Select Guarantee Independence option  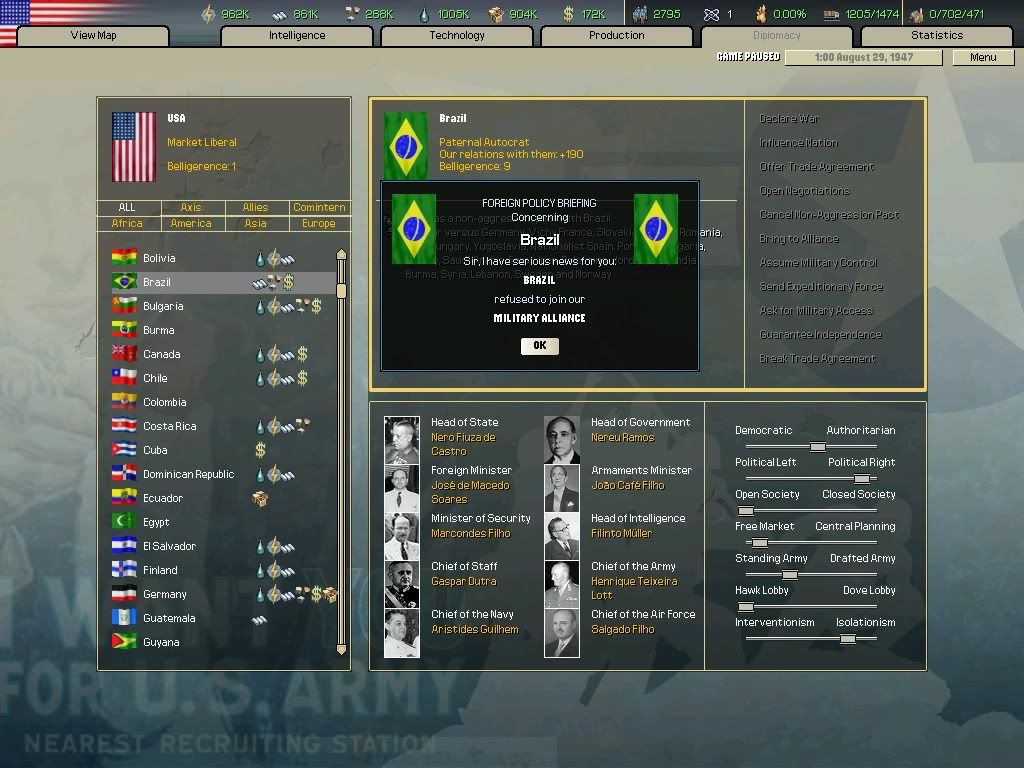[x=819, y=335]
